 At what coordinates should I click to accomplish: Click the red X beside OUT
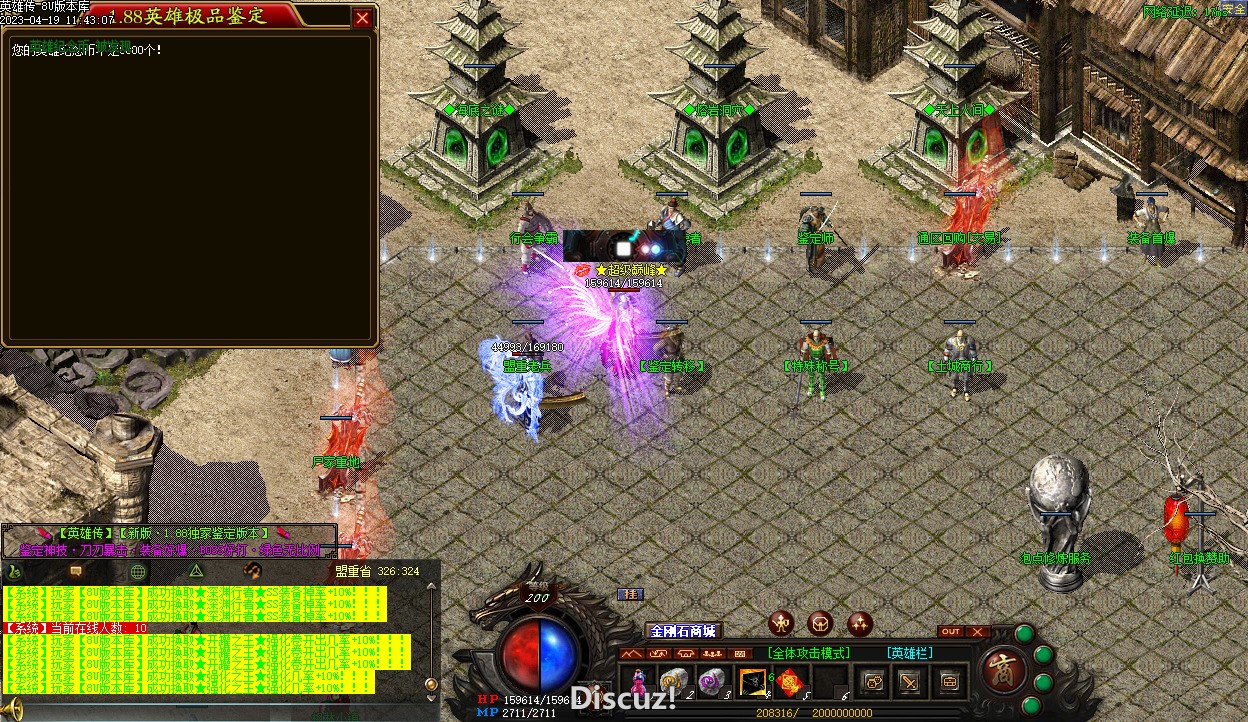pos(977,631)
